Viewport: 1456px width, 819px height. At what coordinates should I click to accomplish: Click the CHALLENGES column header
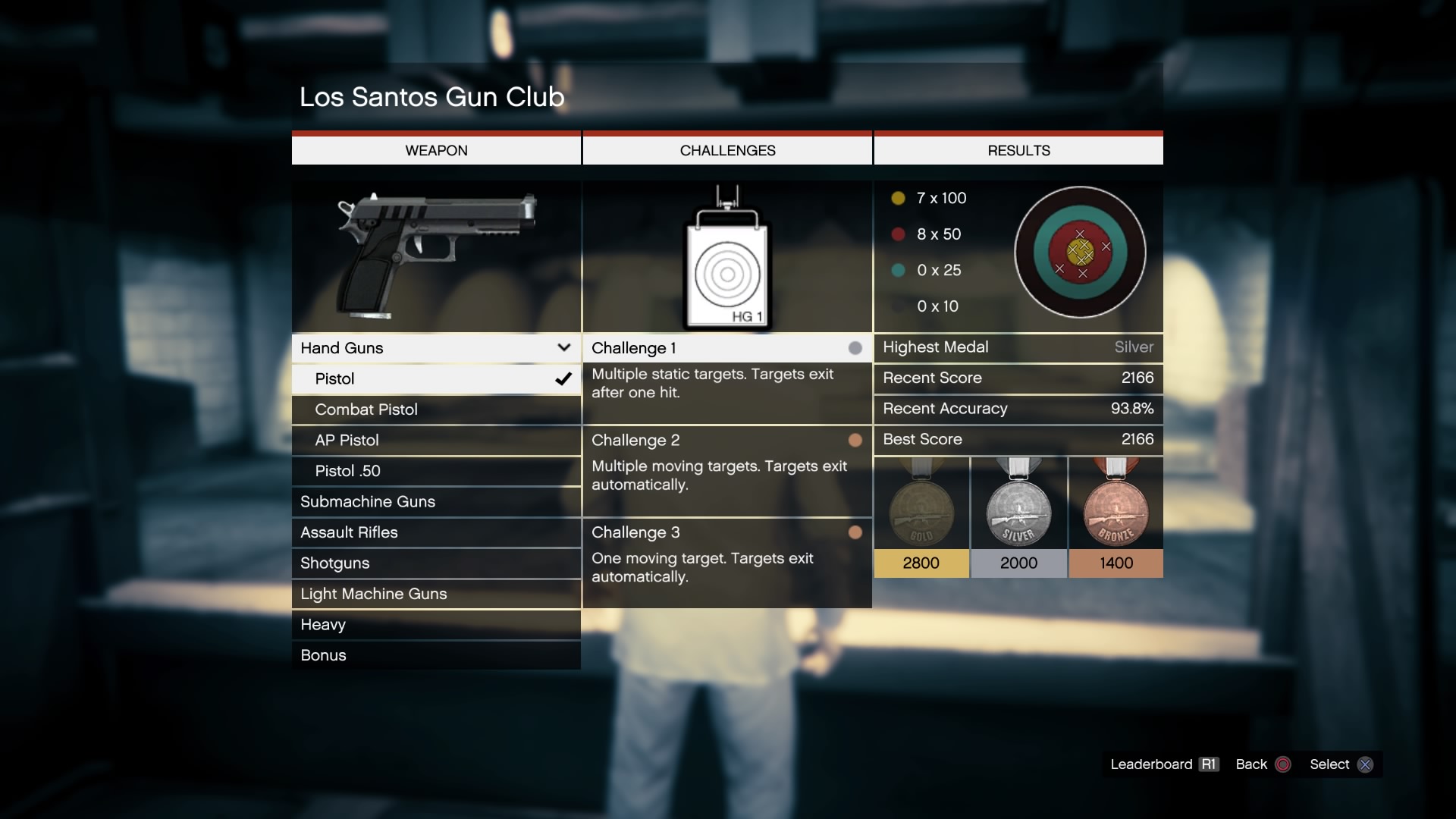click(x=727, y=150)
